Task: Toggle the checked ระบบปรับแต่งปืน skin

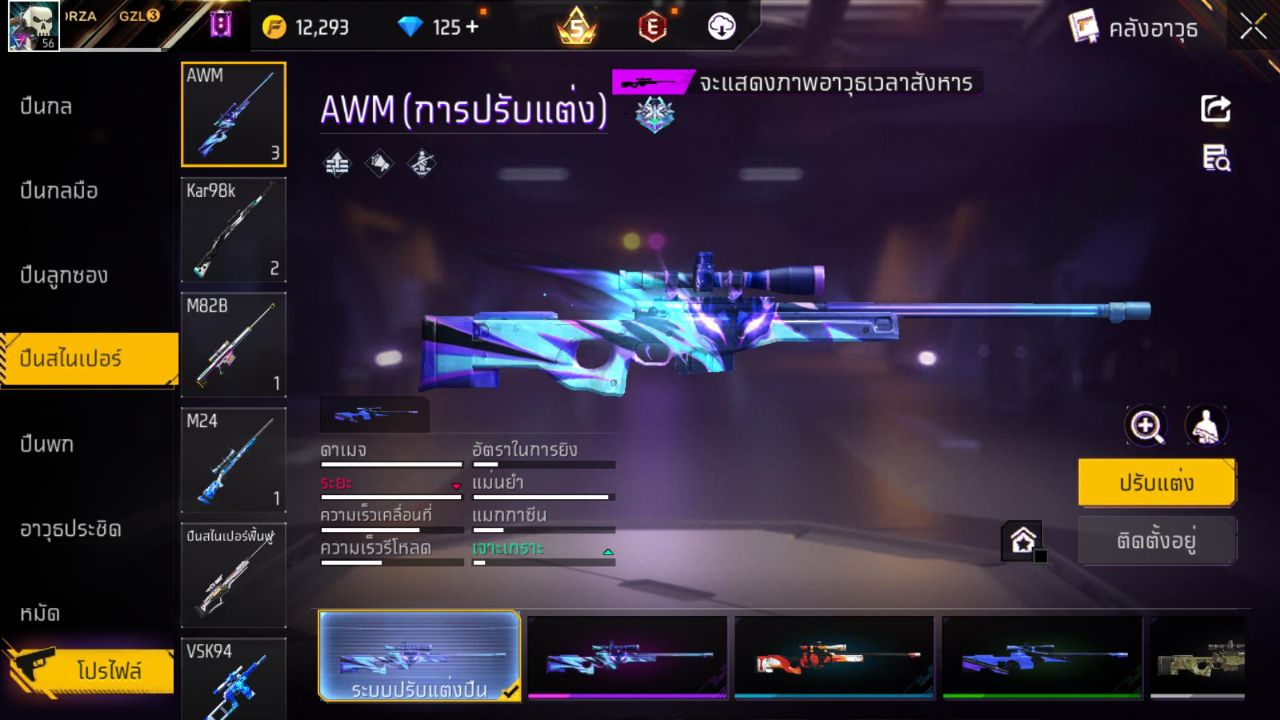Action: click(x=419, y=657)
